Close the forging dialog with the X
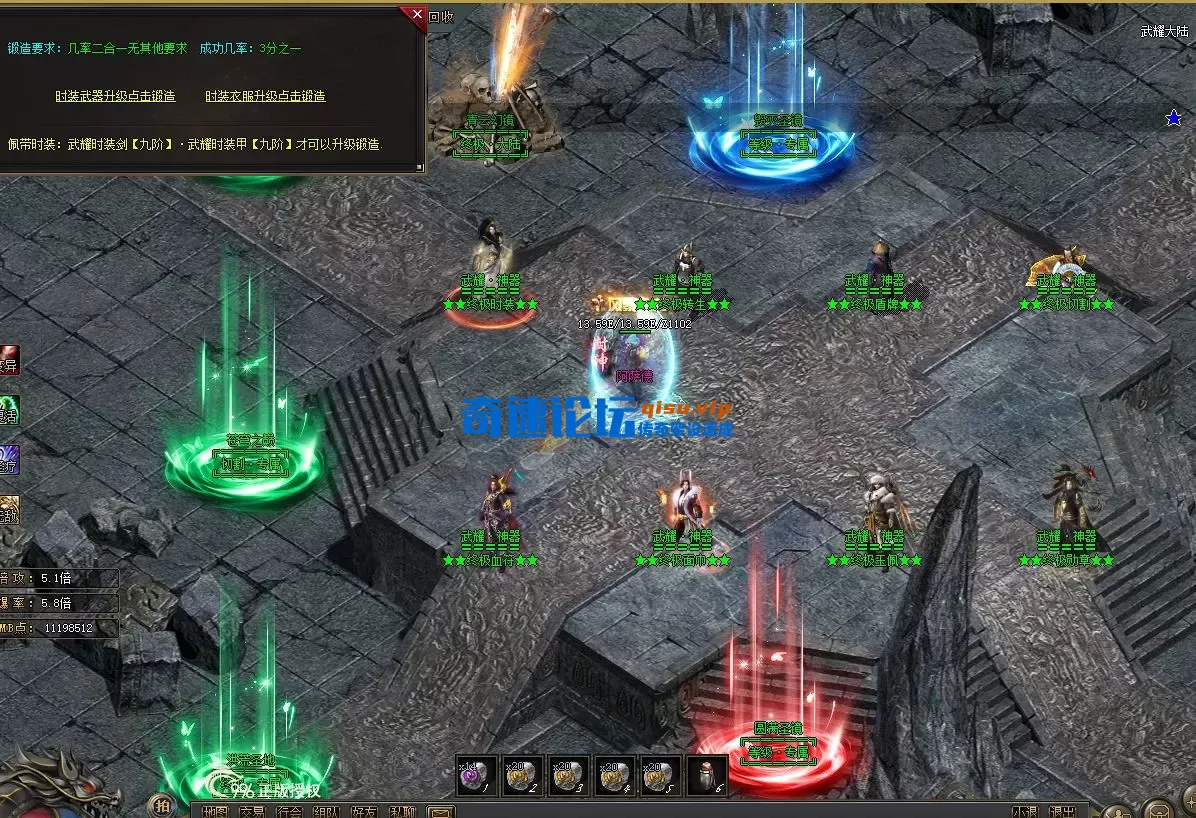Screen dimensions: 1196x818 [415, 13]
